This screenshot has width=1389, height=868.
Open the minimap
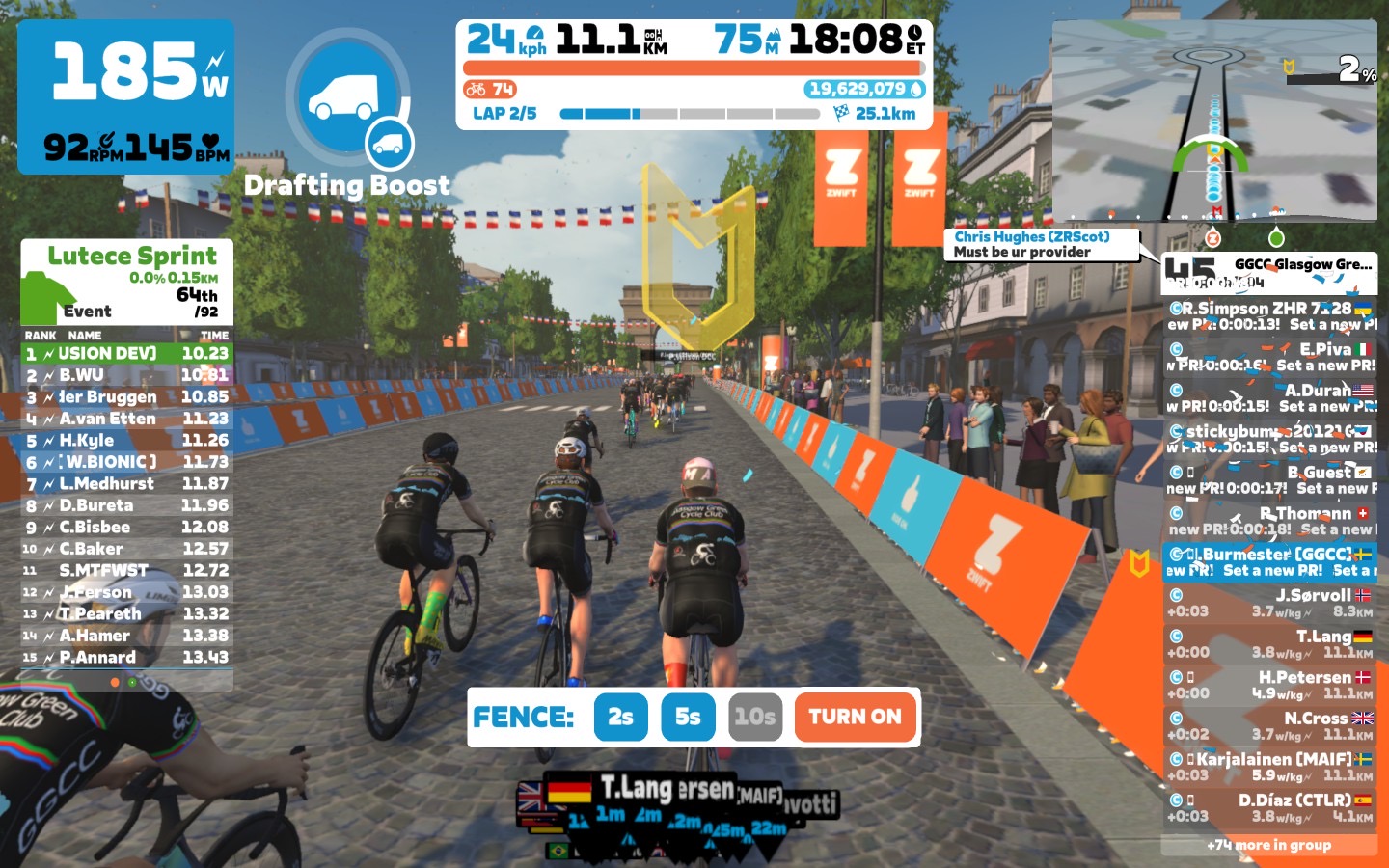[1213, 121]
